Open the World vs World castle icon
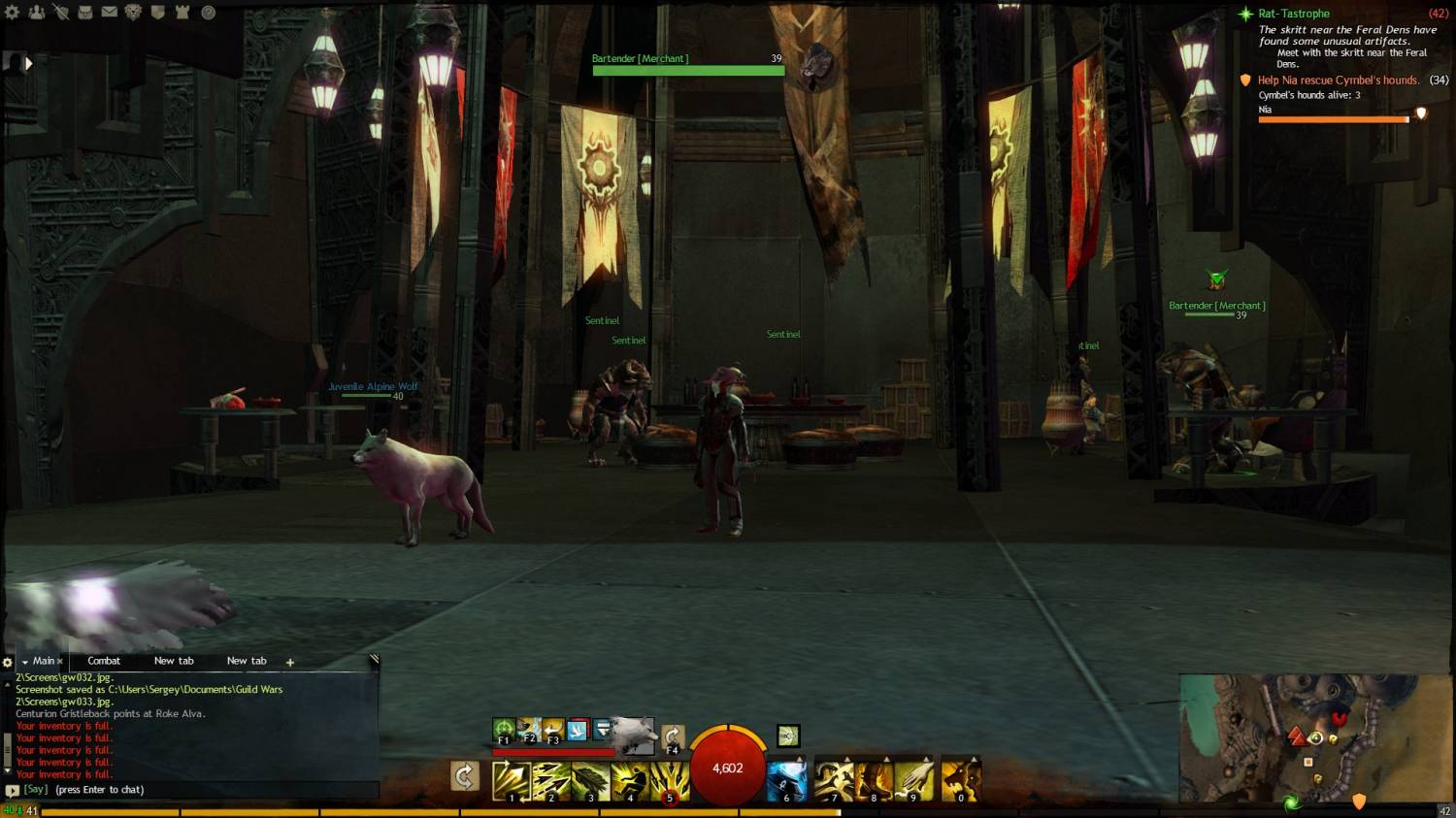 [x=182, y=13]
